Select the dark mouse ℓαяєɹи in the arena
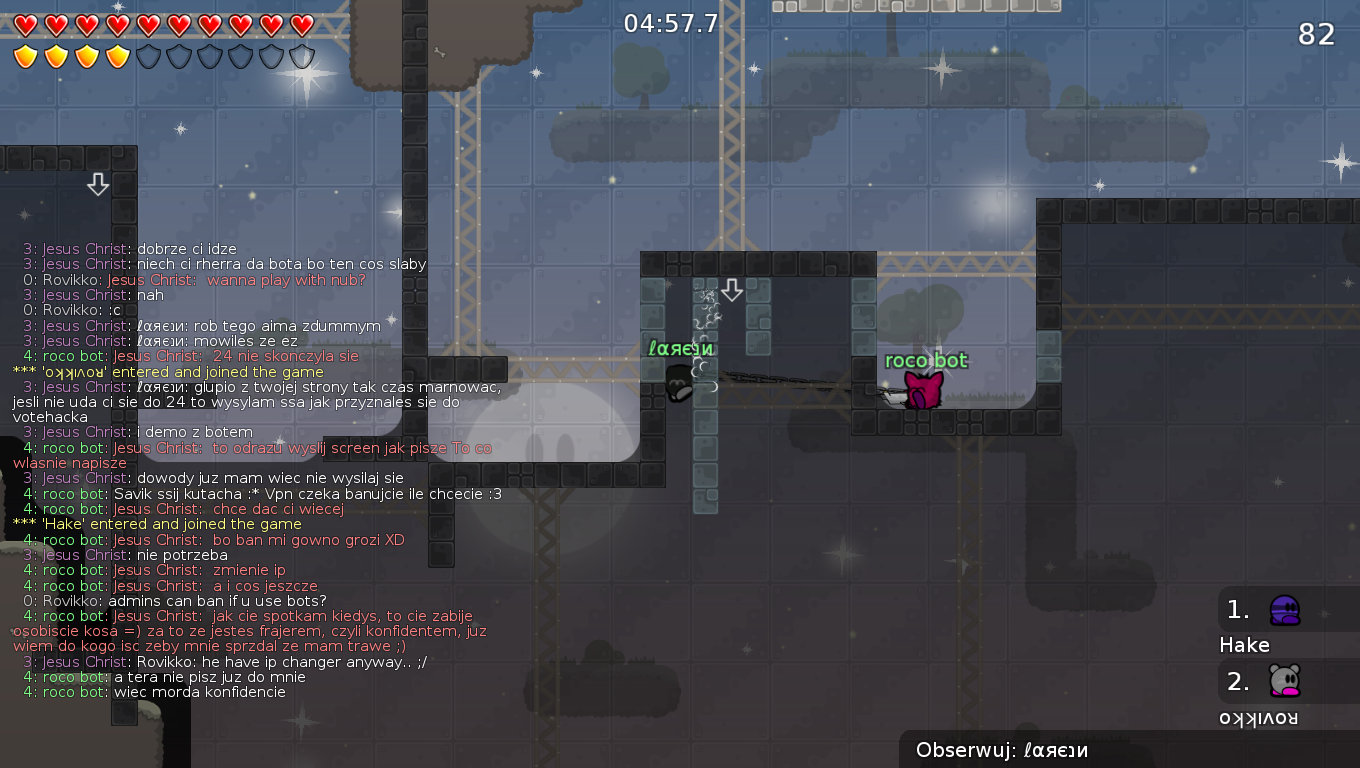This screenshot has width=1360, height=768. [x=680, y=385]
